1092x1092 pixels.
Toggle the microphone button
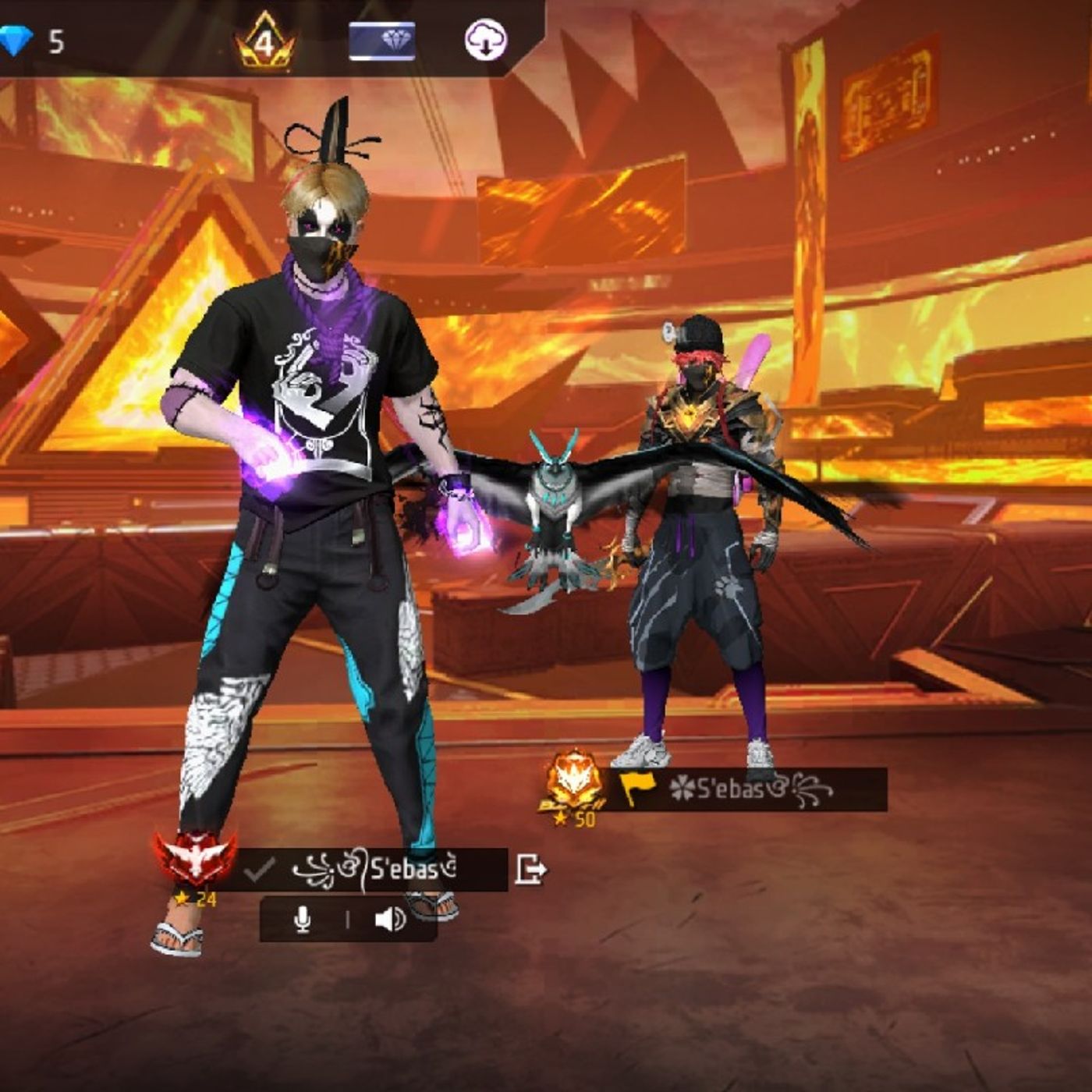point(303,920)
